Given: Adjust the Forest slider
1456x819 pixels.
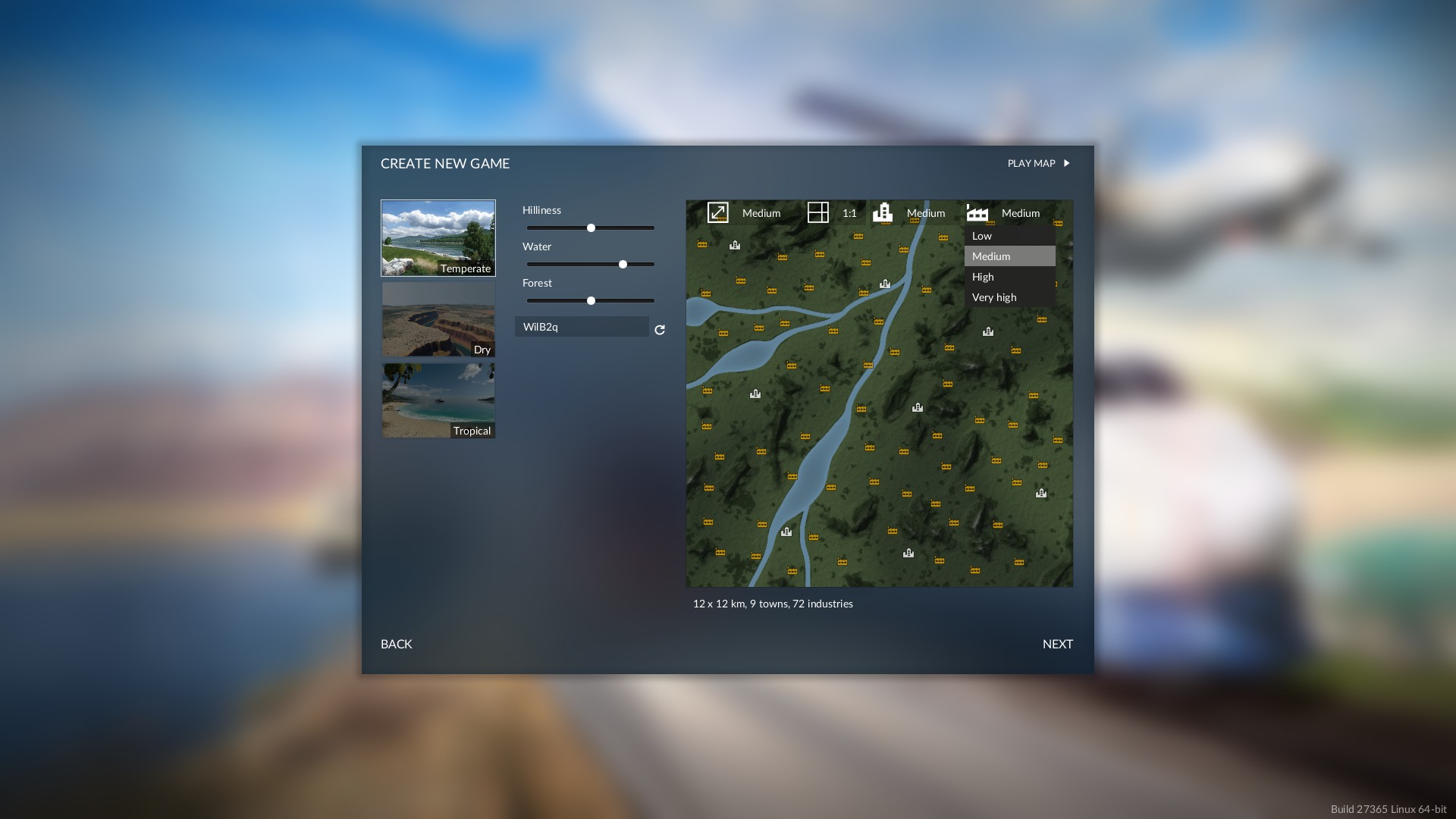Looking at the screenshot, I should tap(591, 300).
